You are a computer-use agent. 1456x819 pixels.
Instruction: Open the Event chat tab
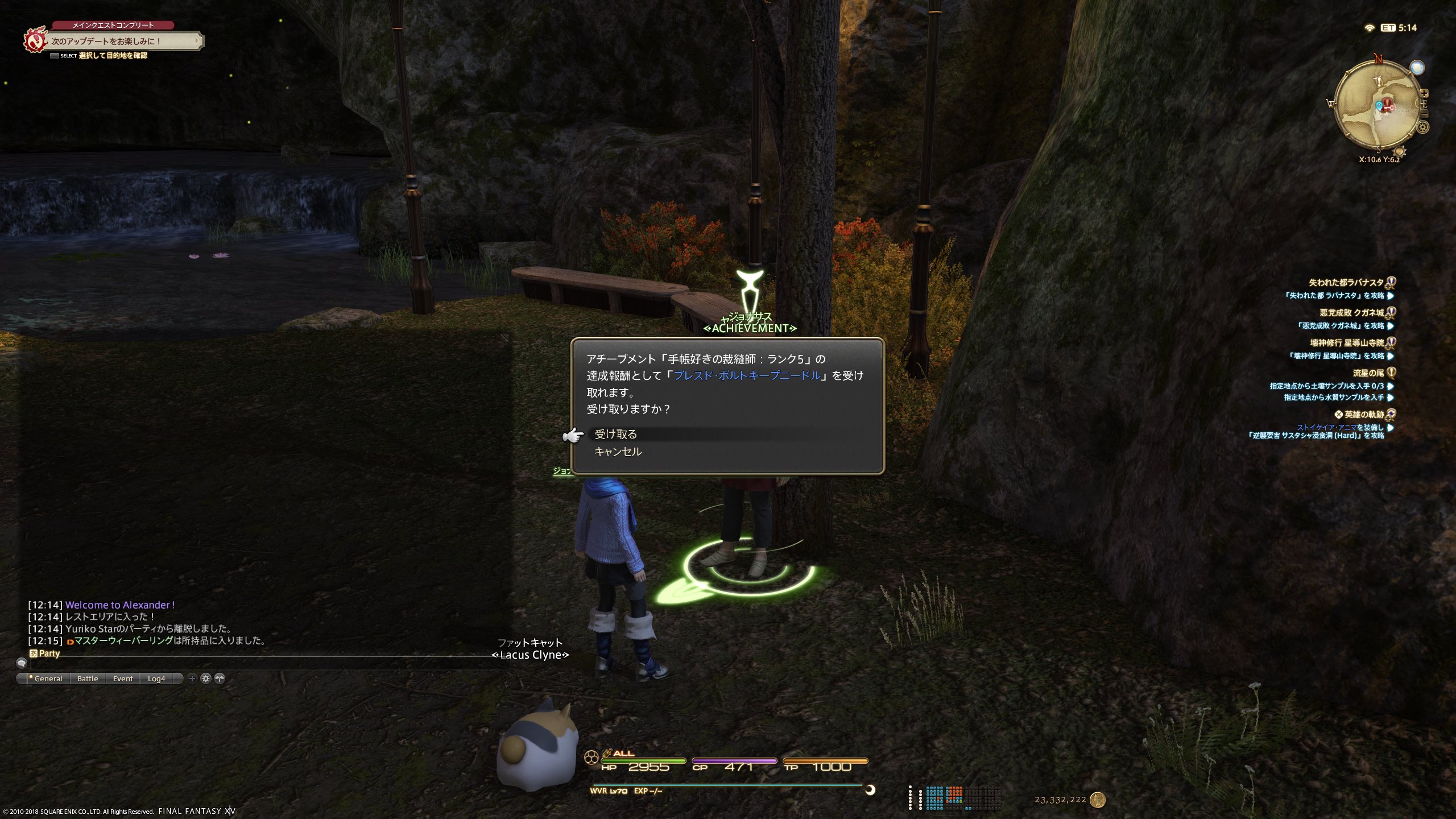coord(123,679)
